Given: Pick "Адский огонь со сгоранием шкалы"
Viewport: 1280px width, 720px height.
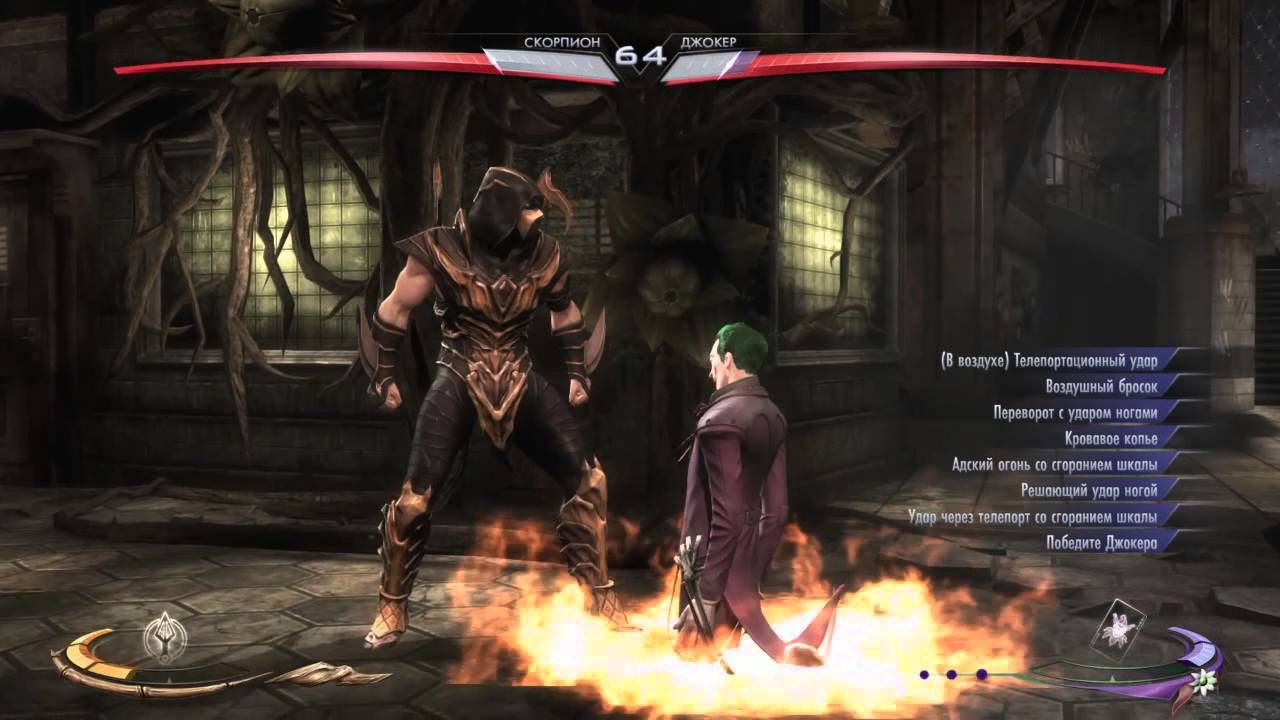Looking at the screenshot, I should click(x=1055, y=464).
